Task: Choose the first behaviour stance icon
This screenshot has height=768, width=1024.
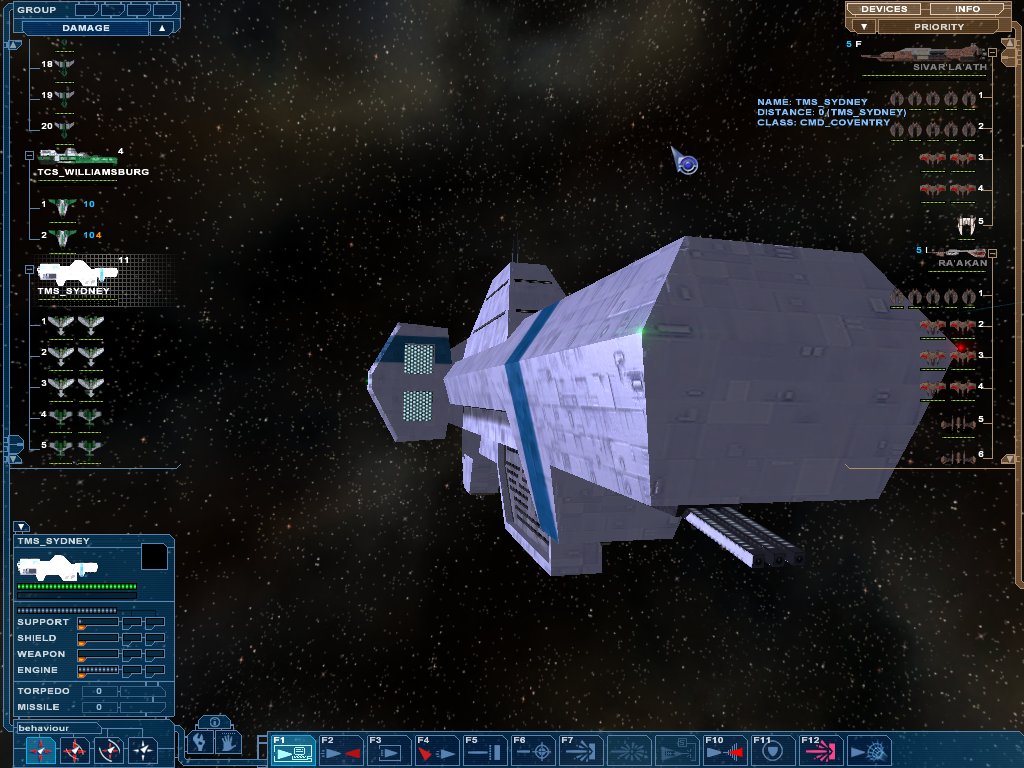Action: tap(40, 749)
